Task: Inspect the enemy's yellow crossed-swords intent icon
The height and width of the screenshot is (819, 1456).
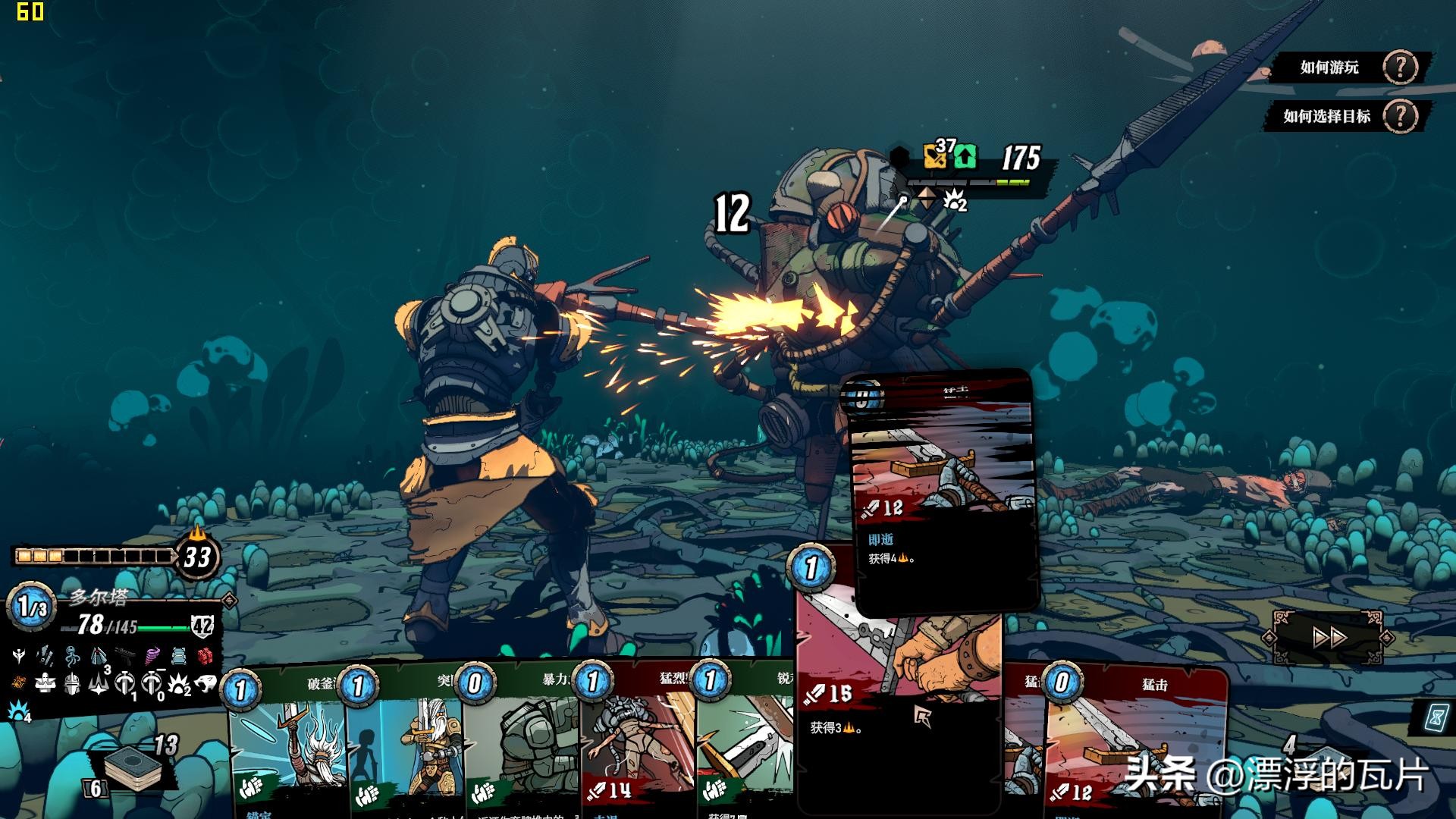Action: click(937, 156)
